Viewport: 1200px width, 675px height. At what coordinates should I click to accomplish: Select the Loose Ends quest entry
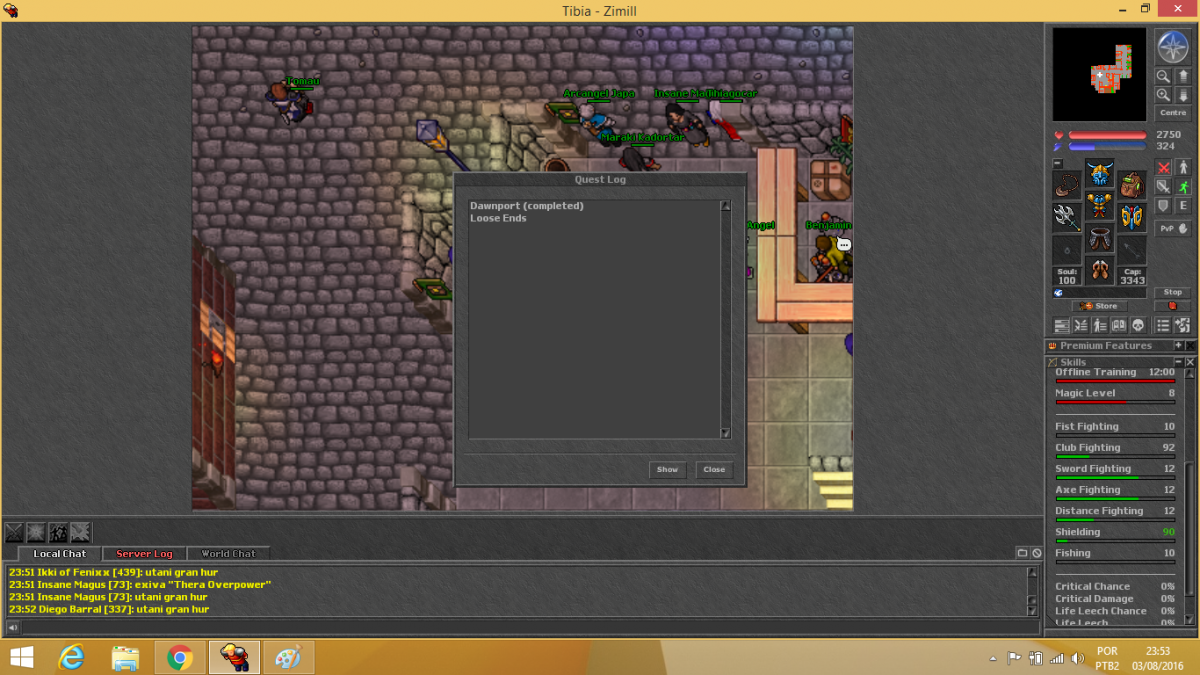[x=498, y=218]
